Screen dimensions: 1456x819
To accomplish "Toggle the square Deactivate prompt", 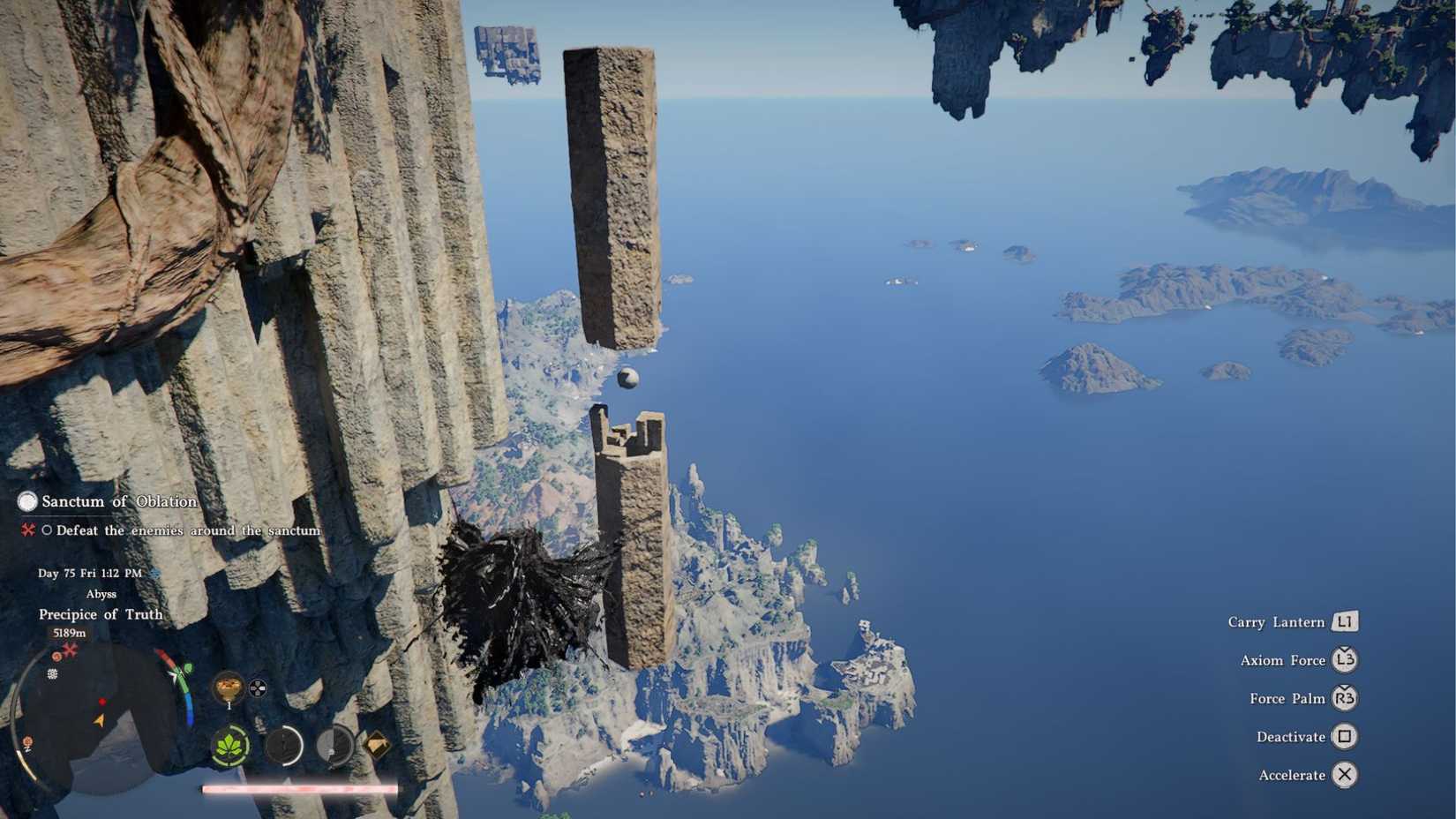I will (1344, 736).
